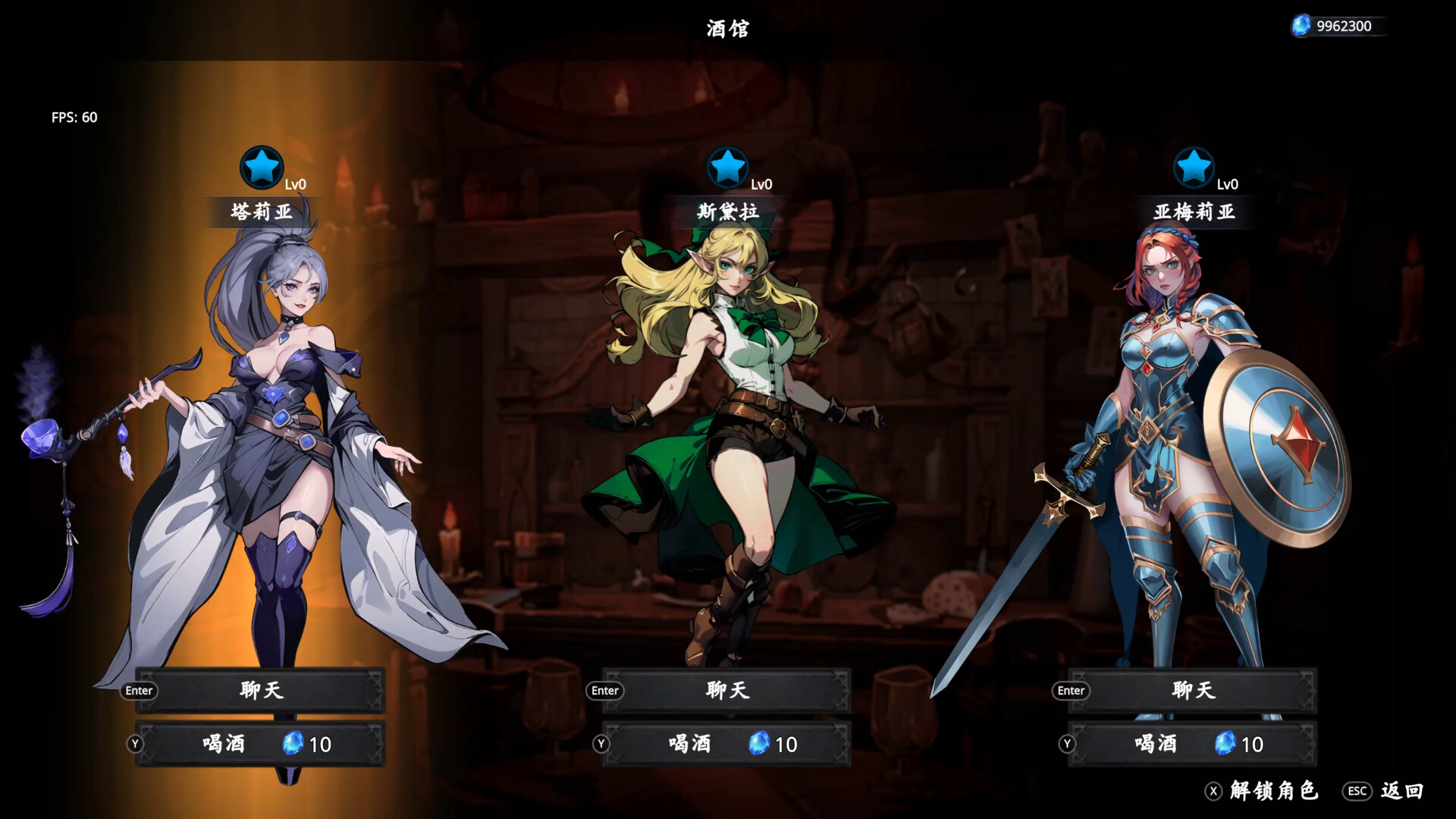1456x819 pixels.
Task: Click the Enter key badge beside 塔莉亚's 聊天 button
Action: click(139, 691)
